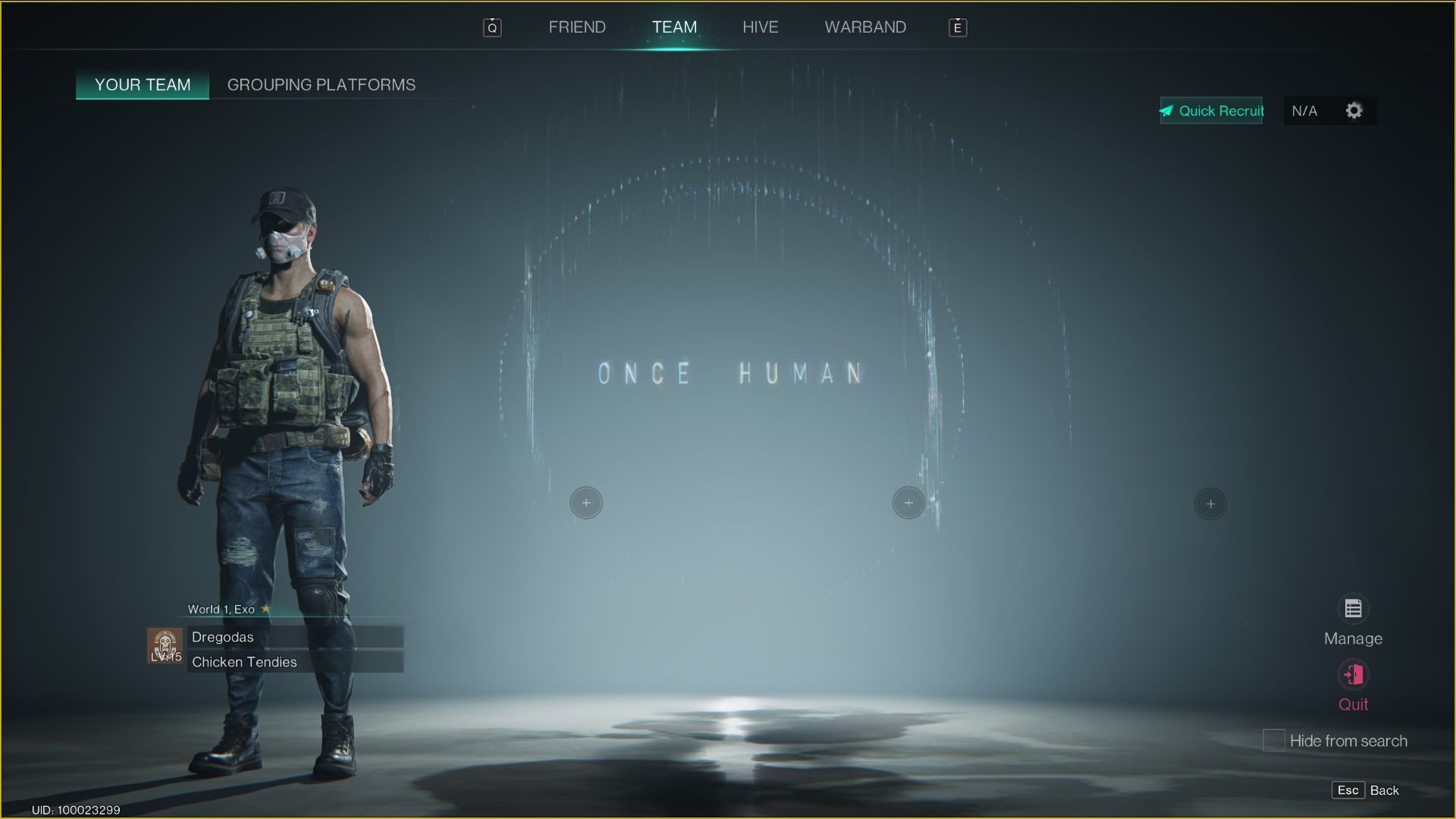This screenshot has width=1456, height=819.
Task: Show the YOUR TEAM section
Action: click(x=143, y=85)
